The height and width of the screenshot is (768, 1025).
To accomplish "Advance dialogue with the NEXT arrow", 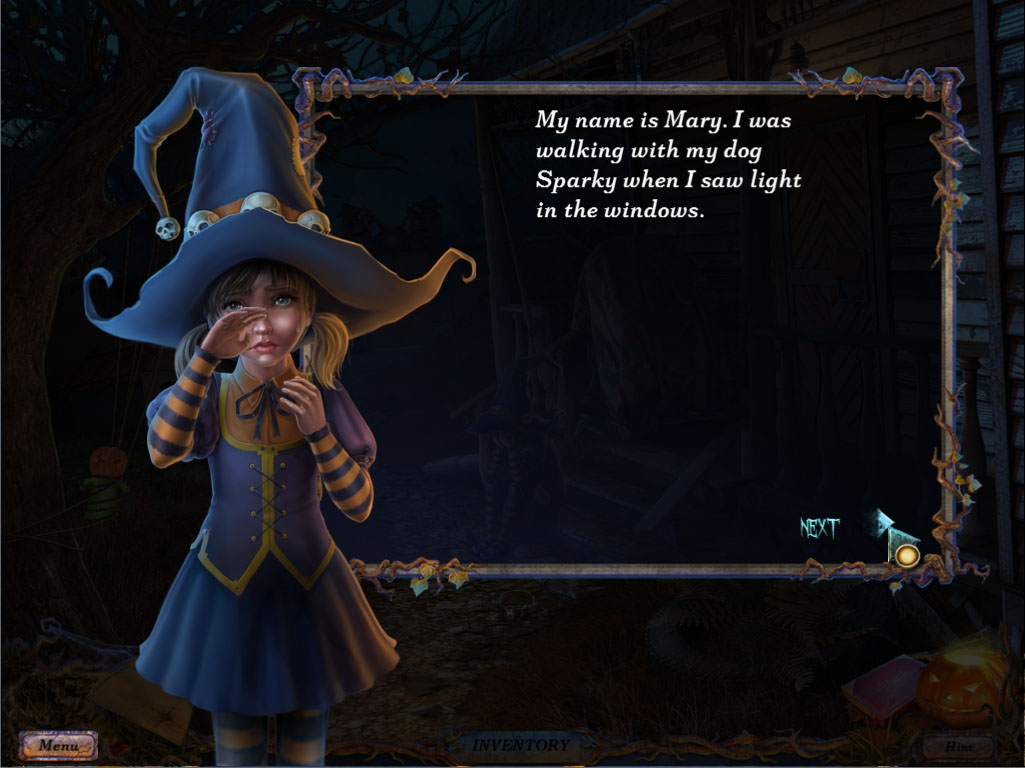I will 894,534.
